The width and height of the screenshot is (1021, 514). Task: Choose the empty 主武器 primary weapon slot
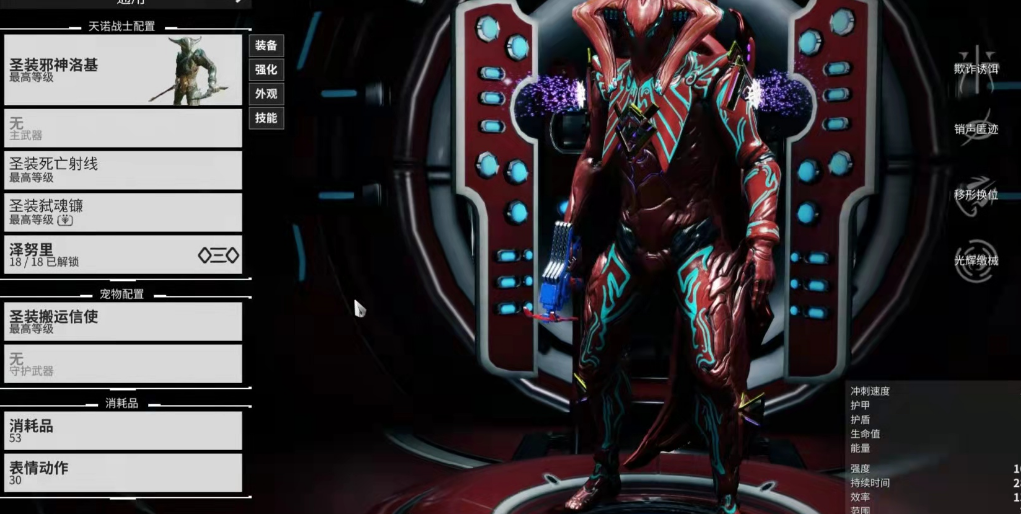[123, 128]
